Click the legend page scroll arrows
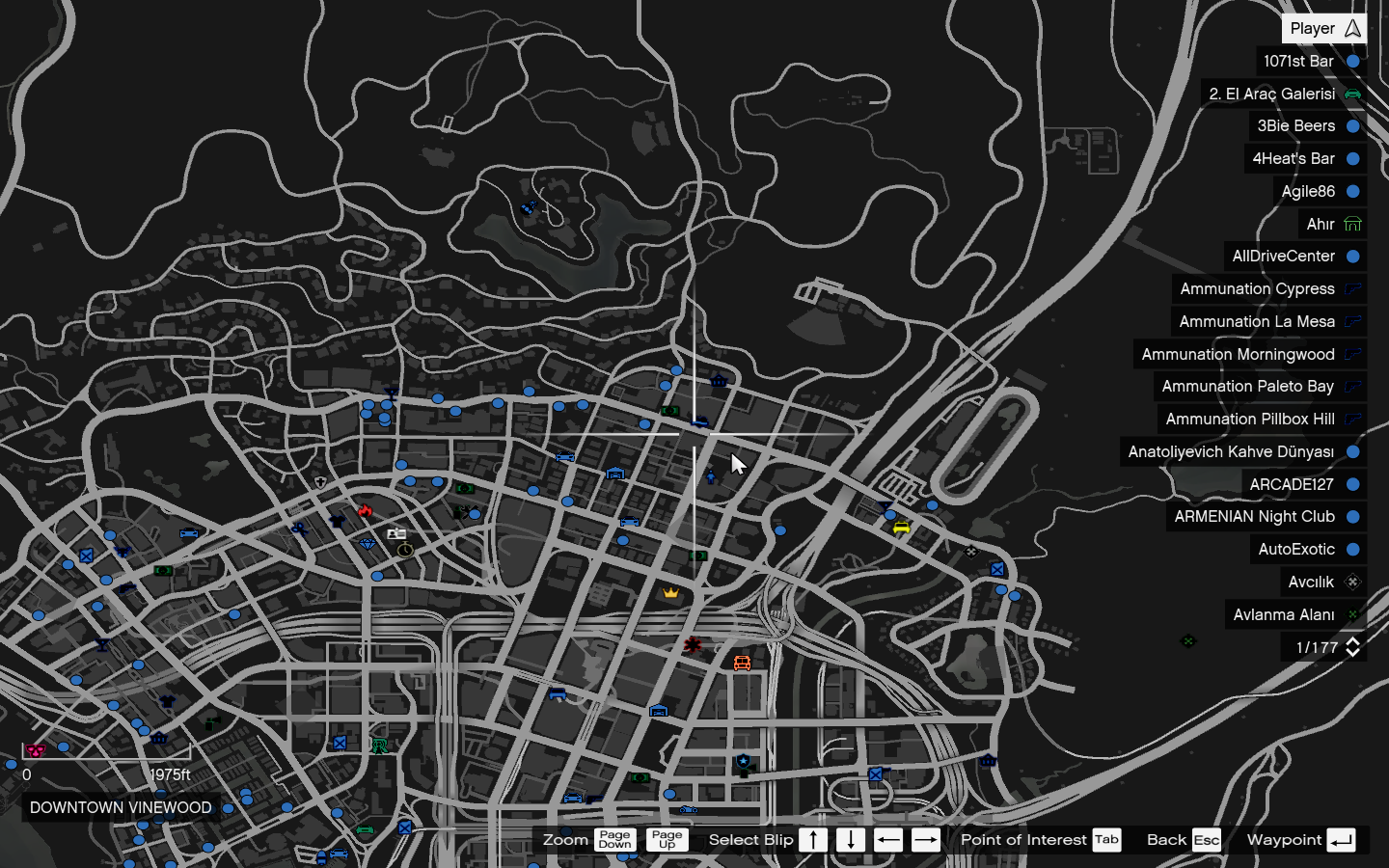The height and width of the screenshot is (868, 1389). click(x=1352, y=647)
